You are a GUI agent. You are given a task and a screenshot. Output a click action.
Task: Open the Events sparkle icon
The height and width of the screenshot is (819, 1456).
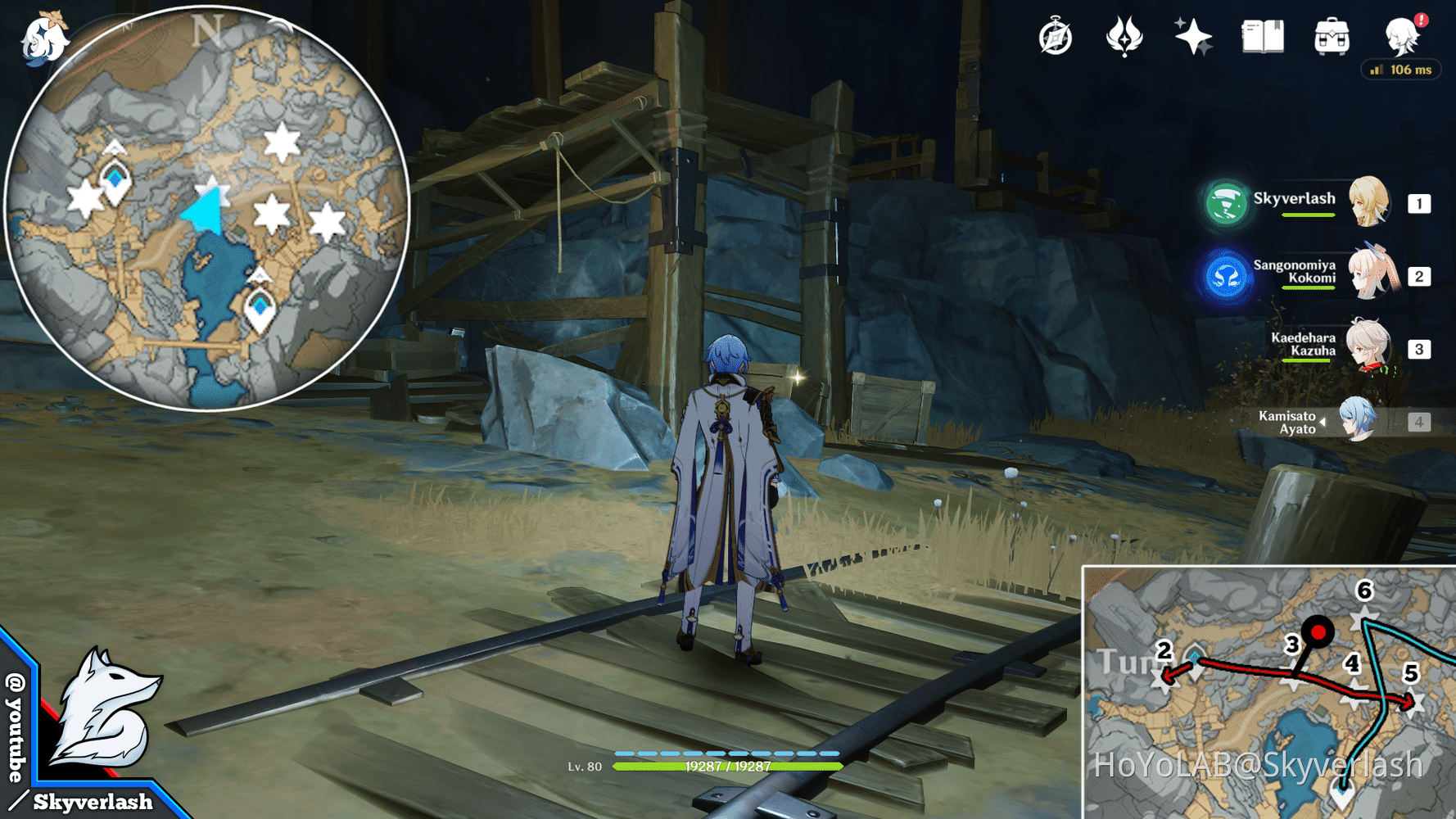(1194, 35)
